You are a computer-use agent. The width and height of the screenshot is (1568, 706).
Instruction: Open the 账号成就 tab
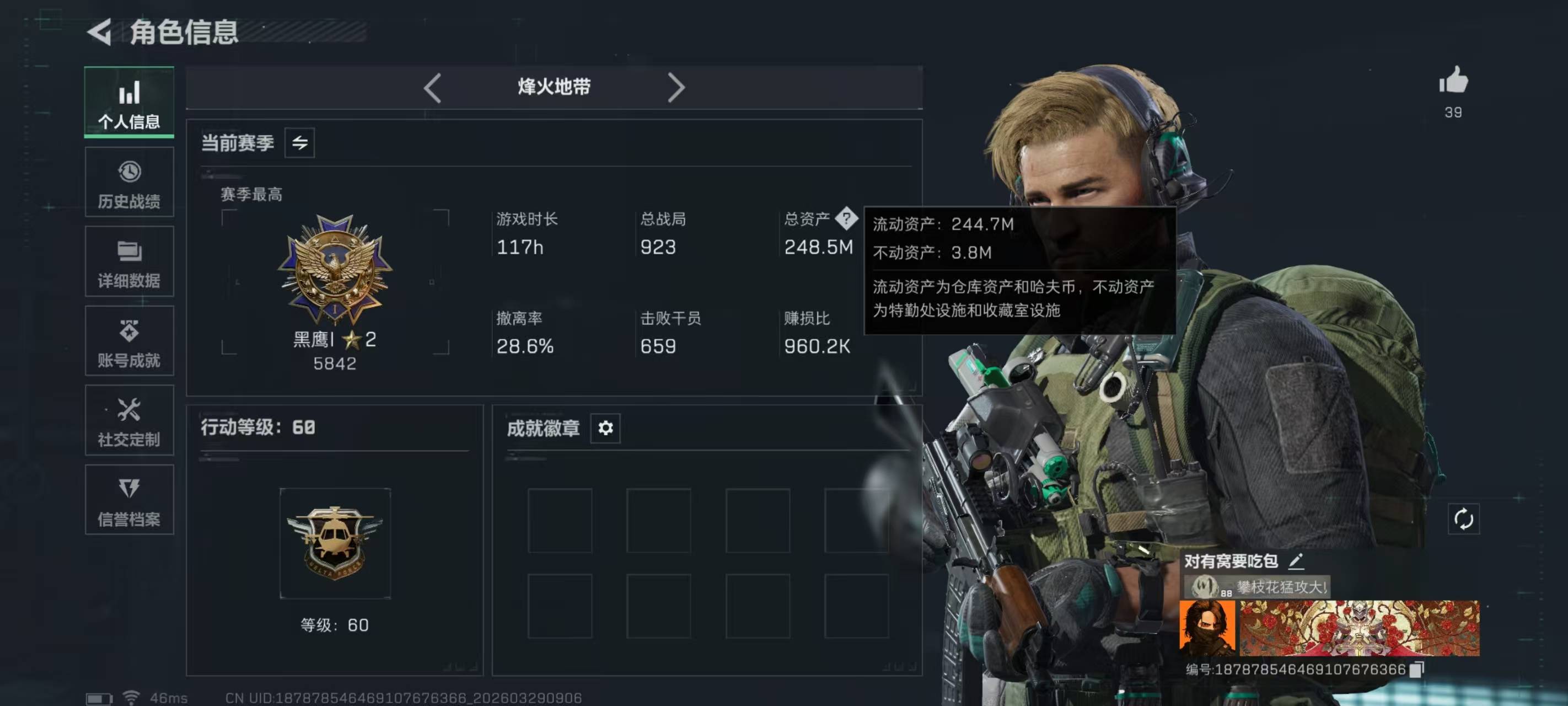click(129, 341)
